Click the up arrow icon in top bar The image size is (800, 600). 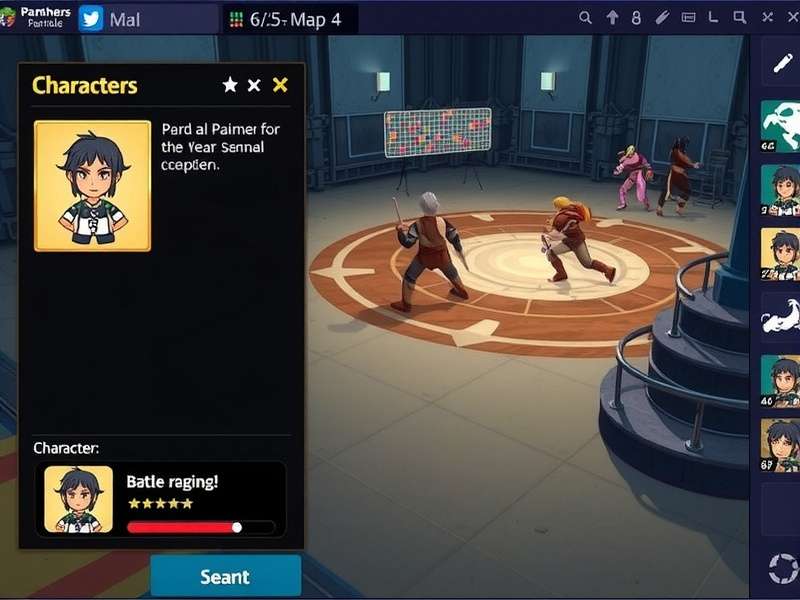click(612, 18)
